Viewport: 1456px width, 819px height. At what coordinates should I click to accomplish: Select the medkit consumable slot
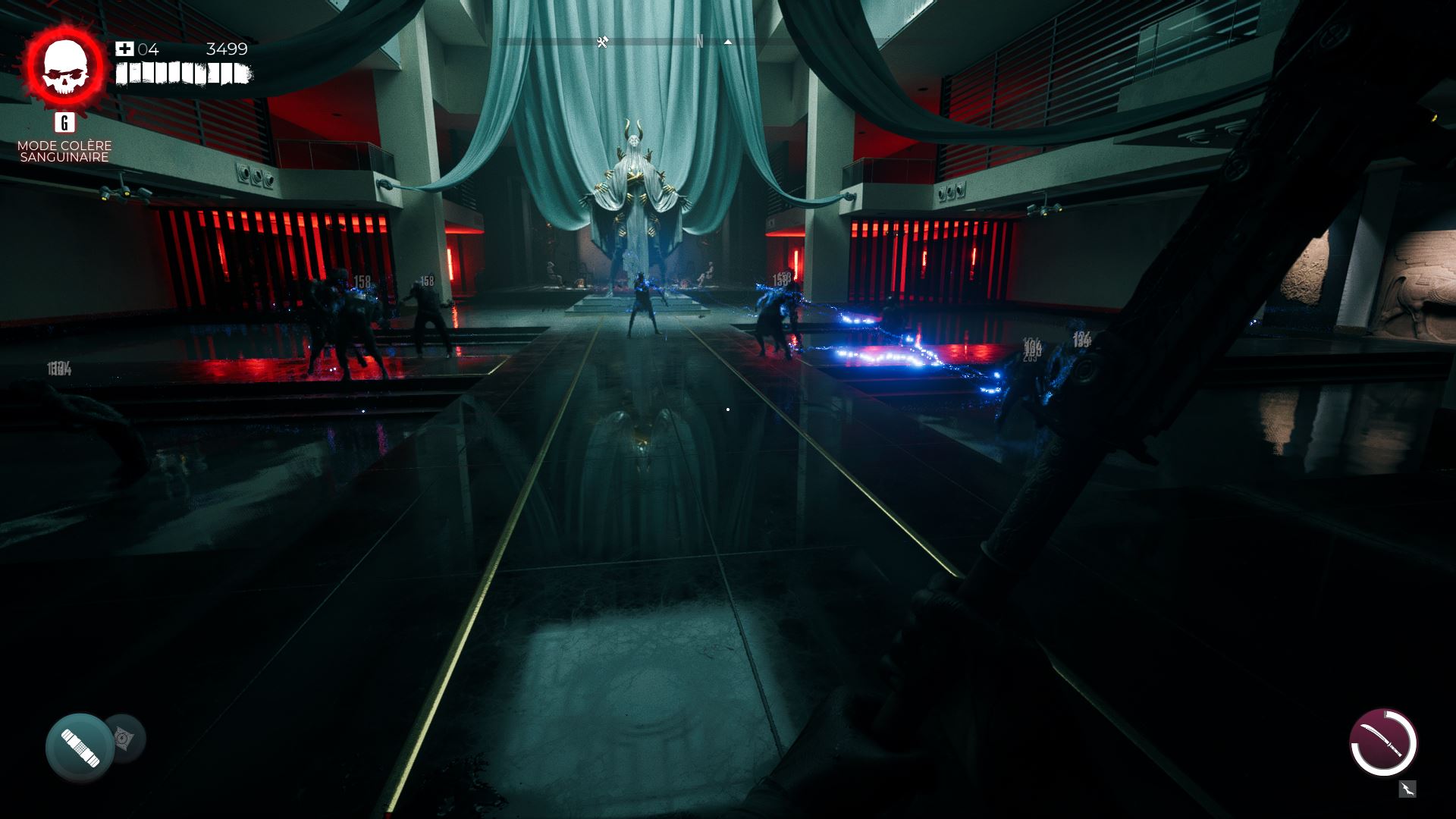click(x=80, y=747)
